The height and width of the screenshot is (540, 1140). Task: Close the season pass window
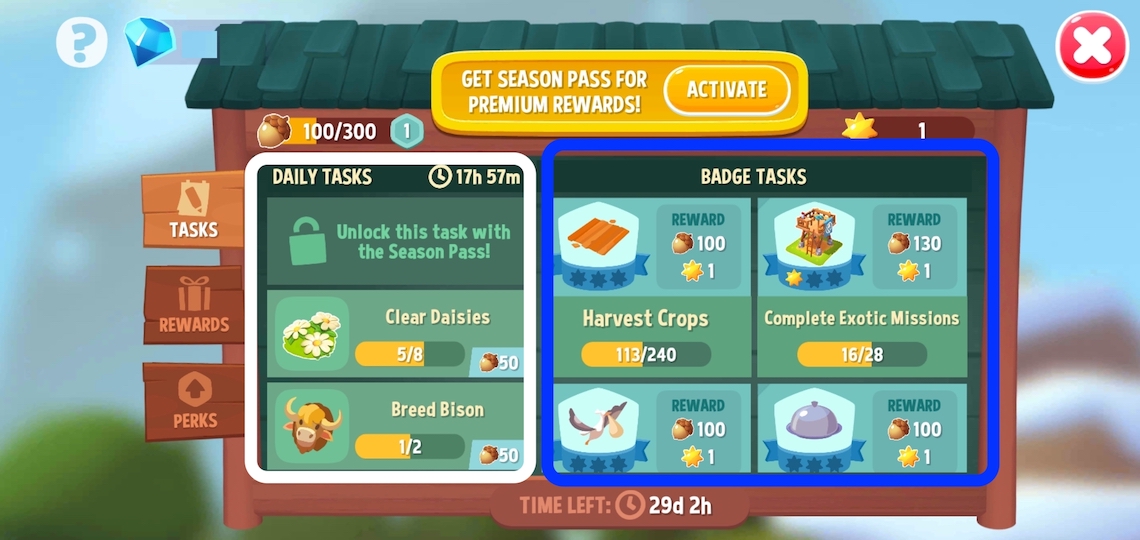[1092, 46]
